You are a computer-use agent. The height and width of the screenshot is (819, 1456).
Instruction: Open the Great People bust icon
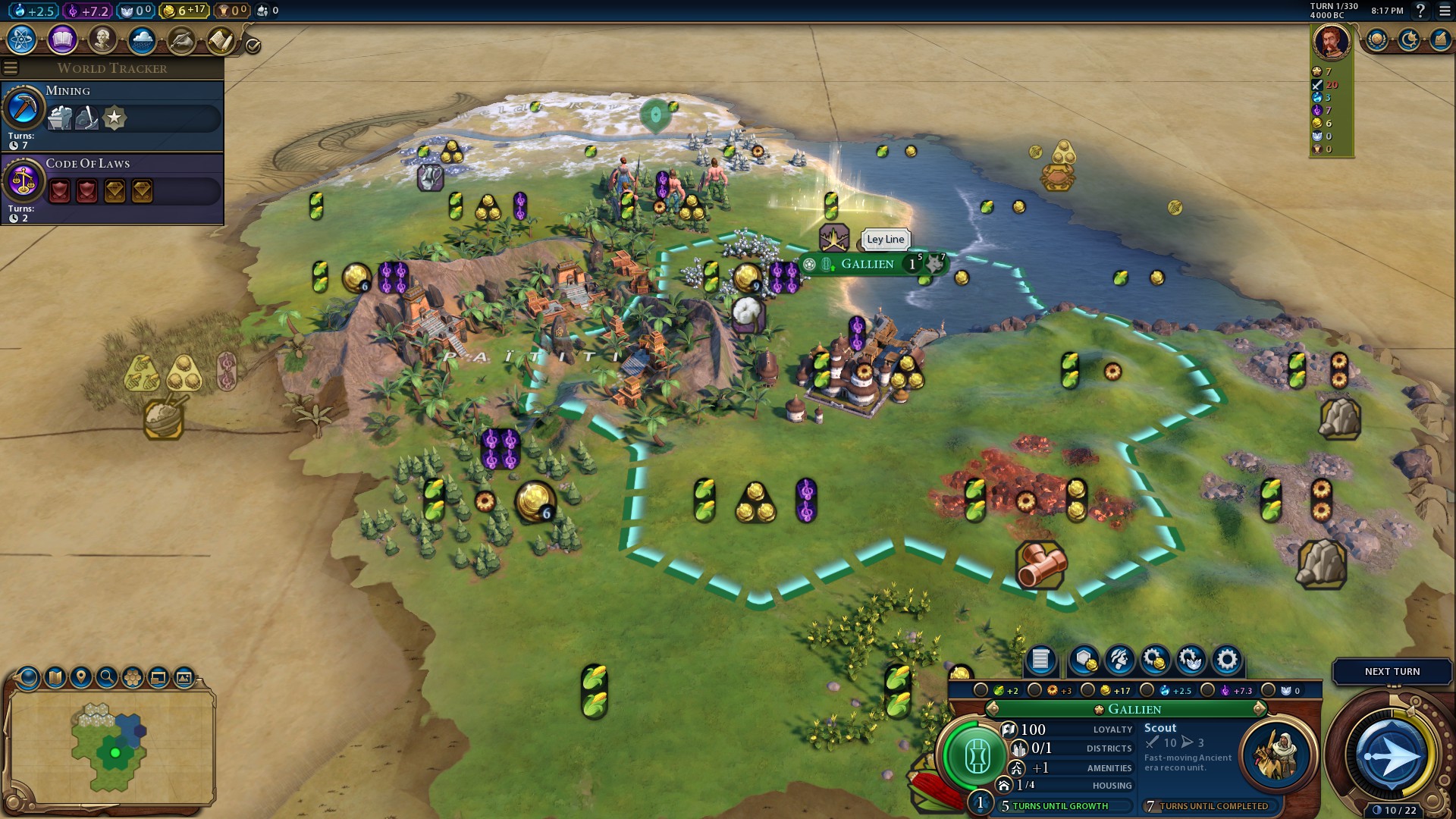pos(102,39)
